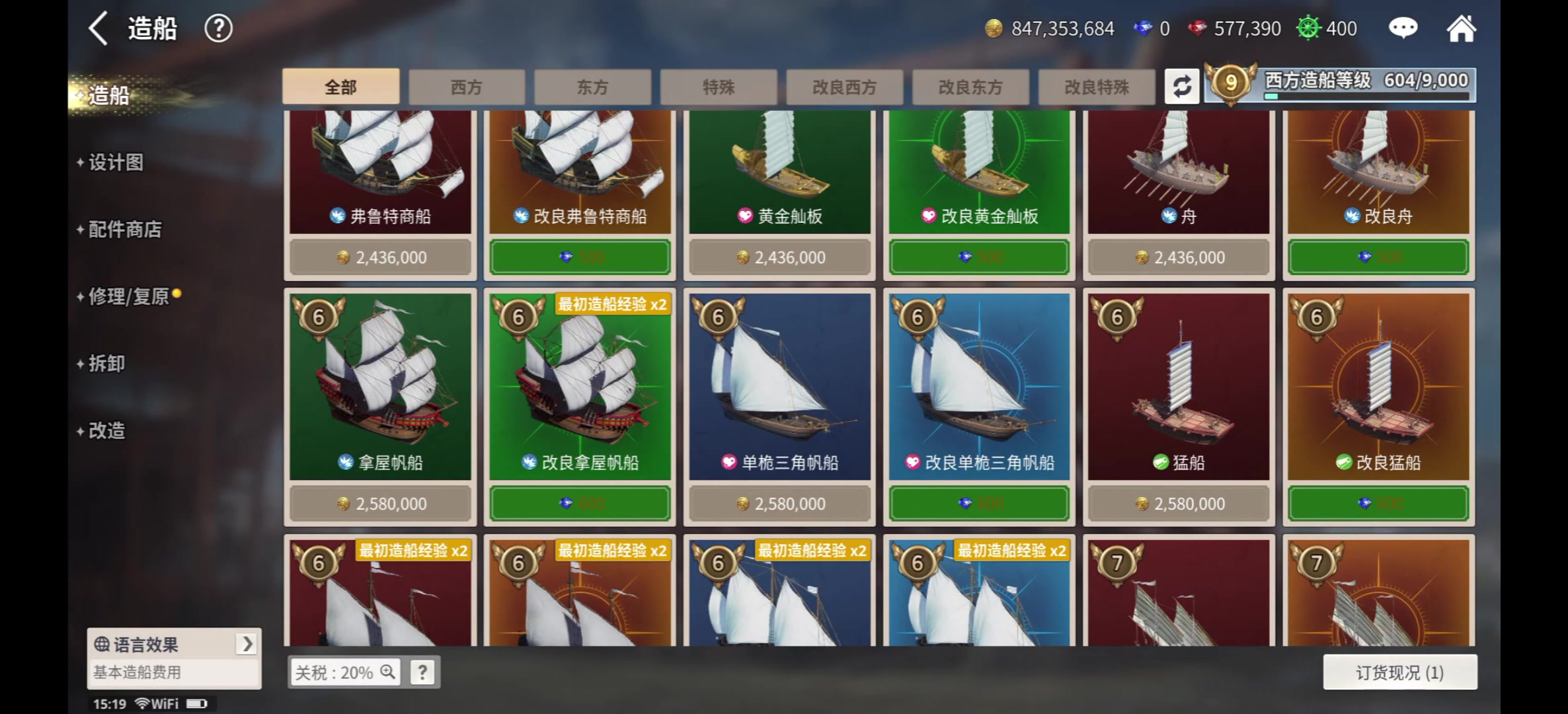Click the 订货现况 (1) button
This screenshot has width=1568, height=714.
(x=1399, y=672)
